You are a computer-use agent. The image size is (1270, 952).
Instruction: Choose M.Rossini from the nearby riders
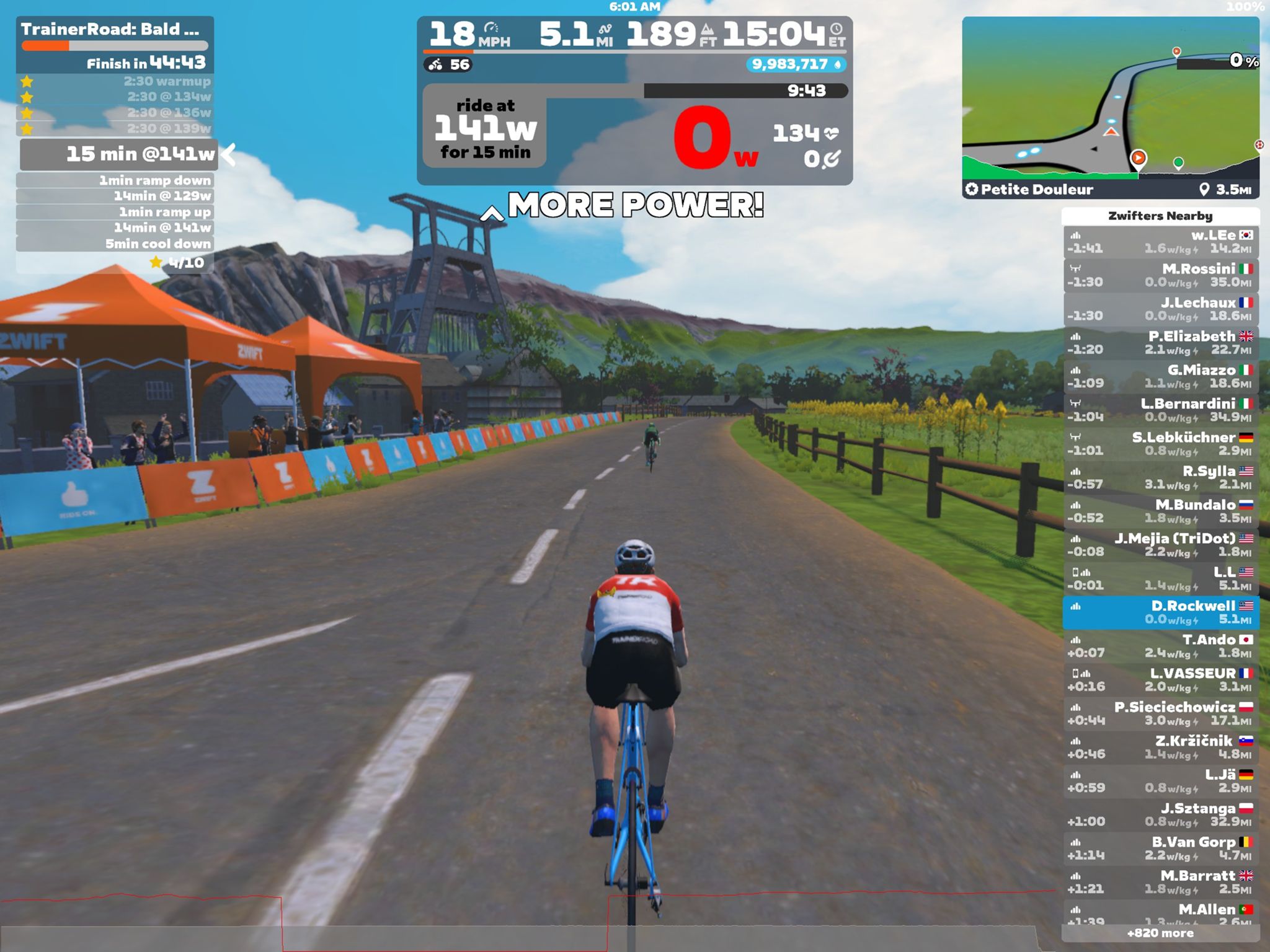click(x=1160, y=275)
